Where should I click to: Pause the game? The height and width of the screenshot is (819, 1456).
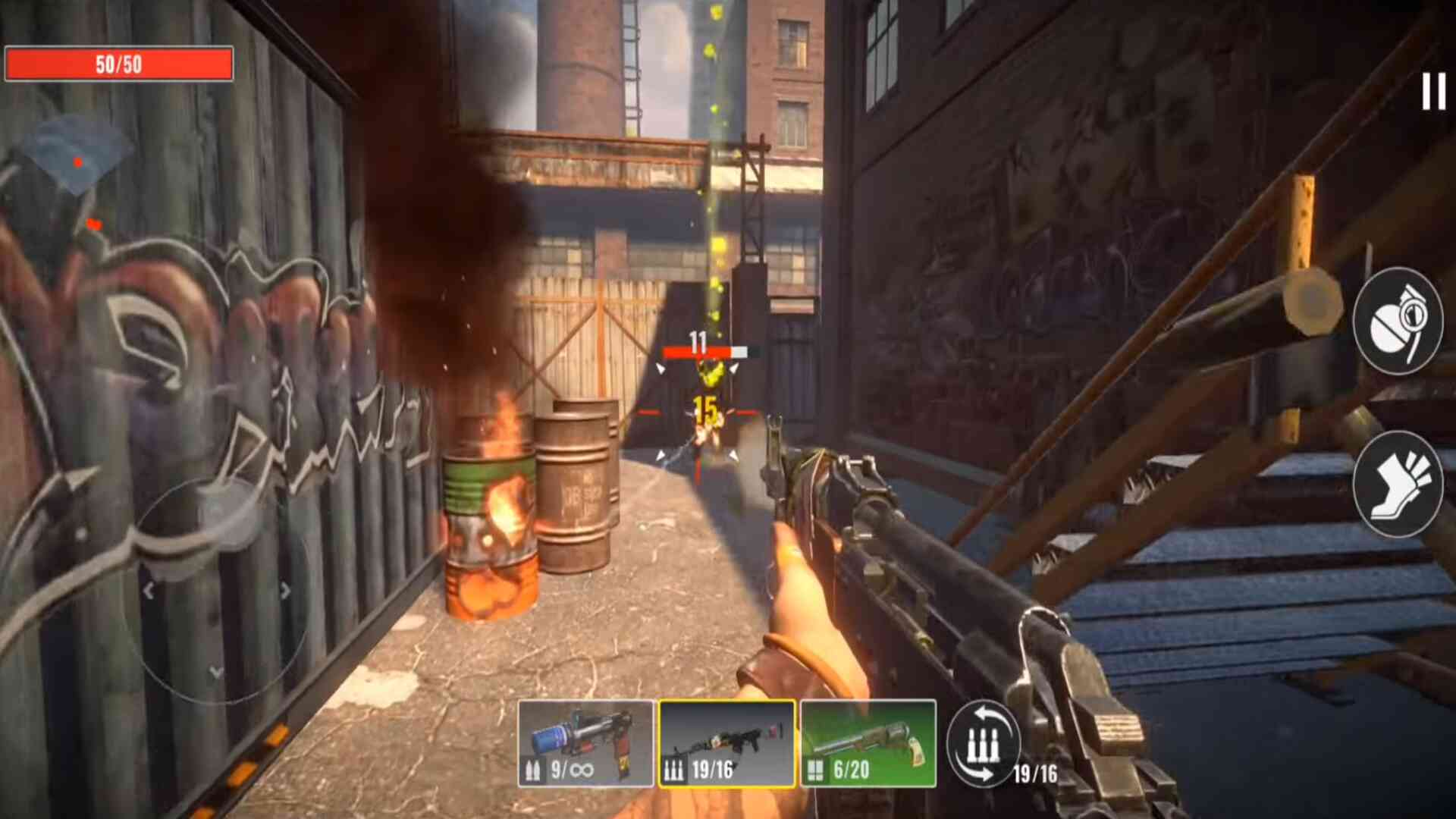tap(1433, 92)
